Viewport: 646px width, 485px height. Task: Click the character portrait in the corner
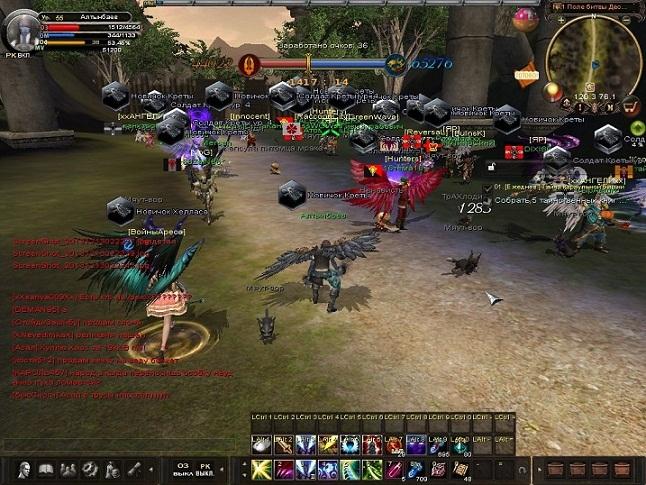pos(19,30)
